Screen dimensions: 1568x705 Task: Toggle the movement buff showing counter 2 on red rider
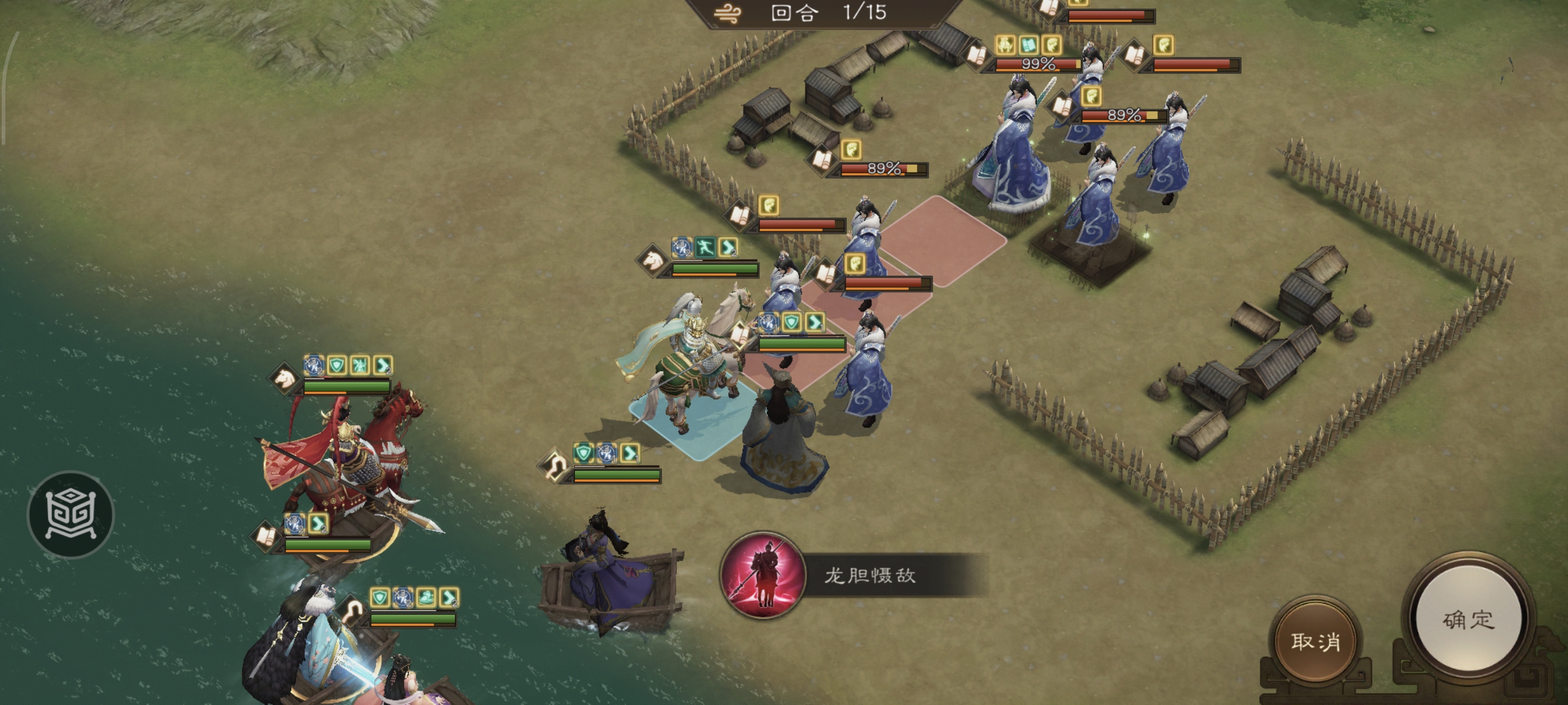tap(383, 365)
